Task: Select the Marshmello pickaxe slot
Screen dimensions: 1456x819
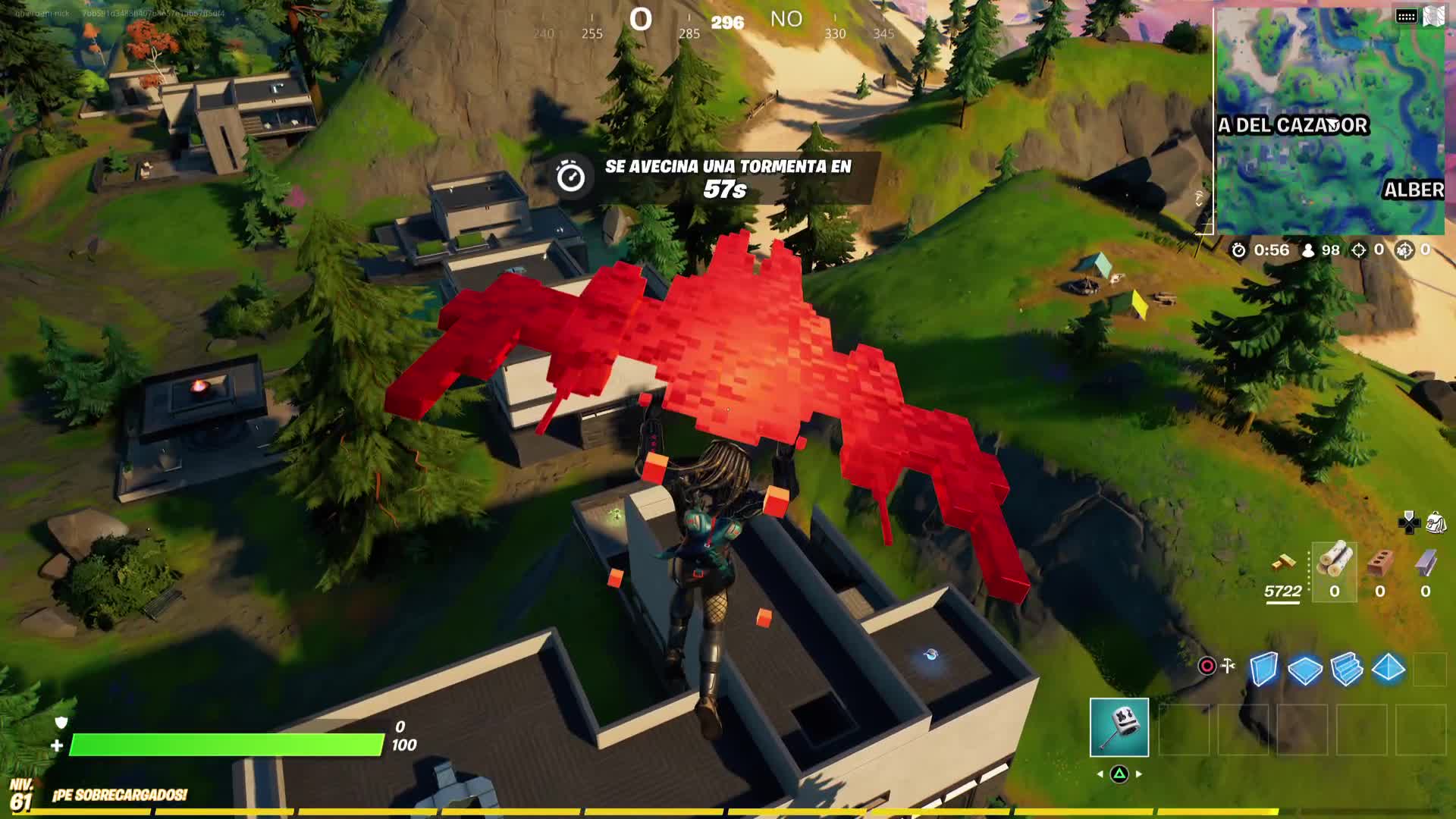Action: pyautogui.click(x=1119, y=728)
